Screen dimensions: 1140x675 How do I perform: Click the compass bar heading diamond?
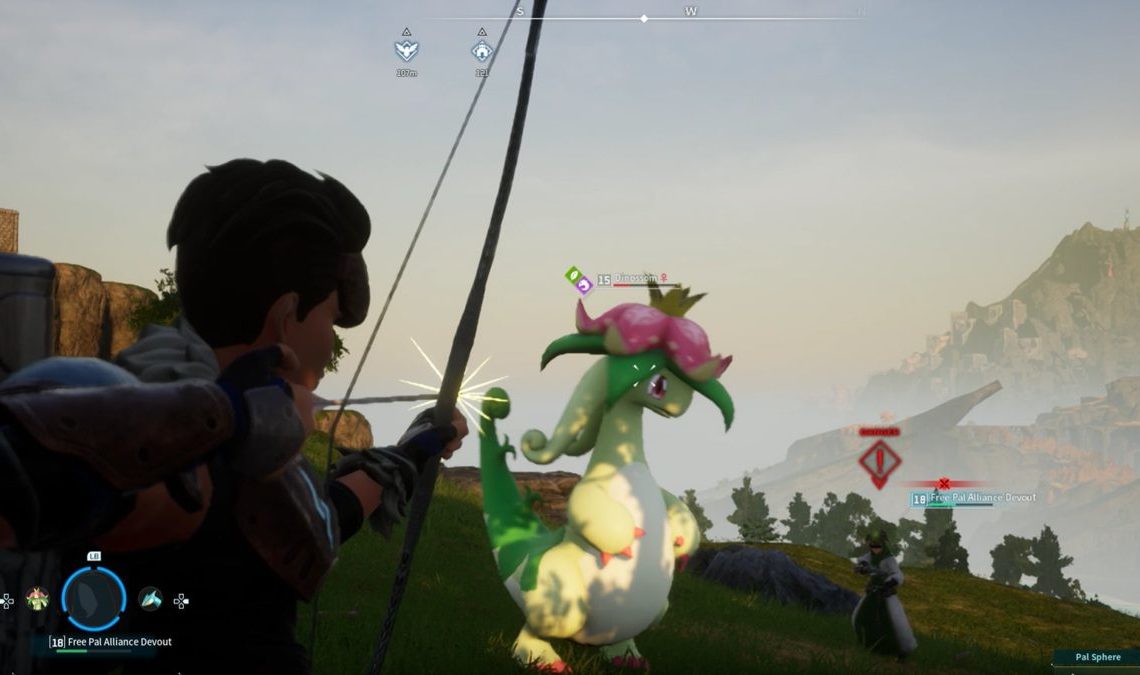coord(644,18)
